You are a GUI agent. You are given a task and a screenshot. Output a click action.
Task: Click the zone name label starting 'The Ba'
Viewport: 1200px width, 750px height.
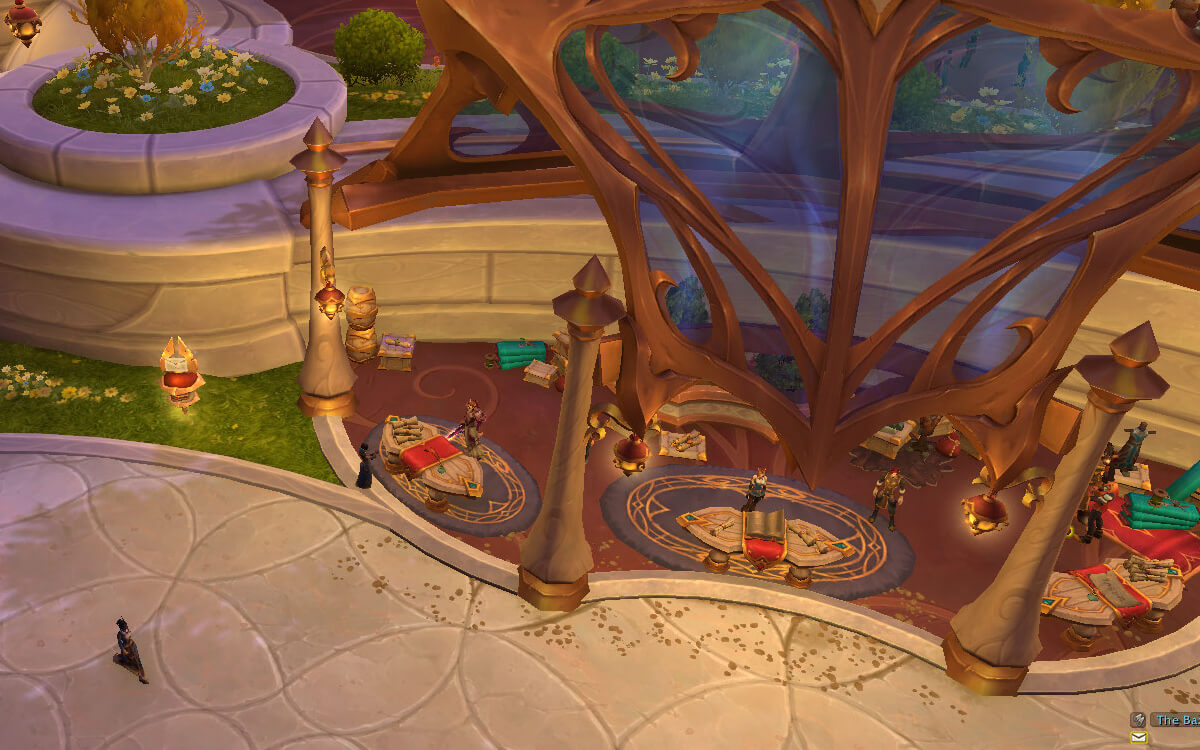pos(1176,719)
